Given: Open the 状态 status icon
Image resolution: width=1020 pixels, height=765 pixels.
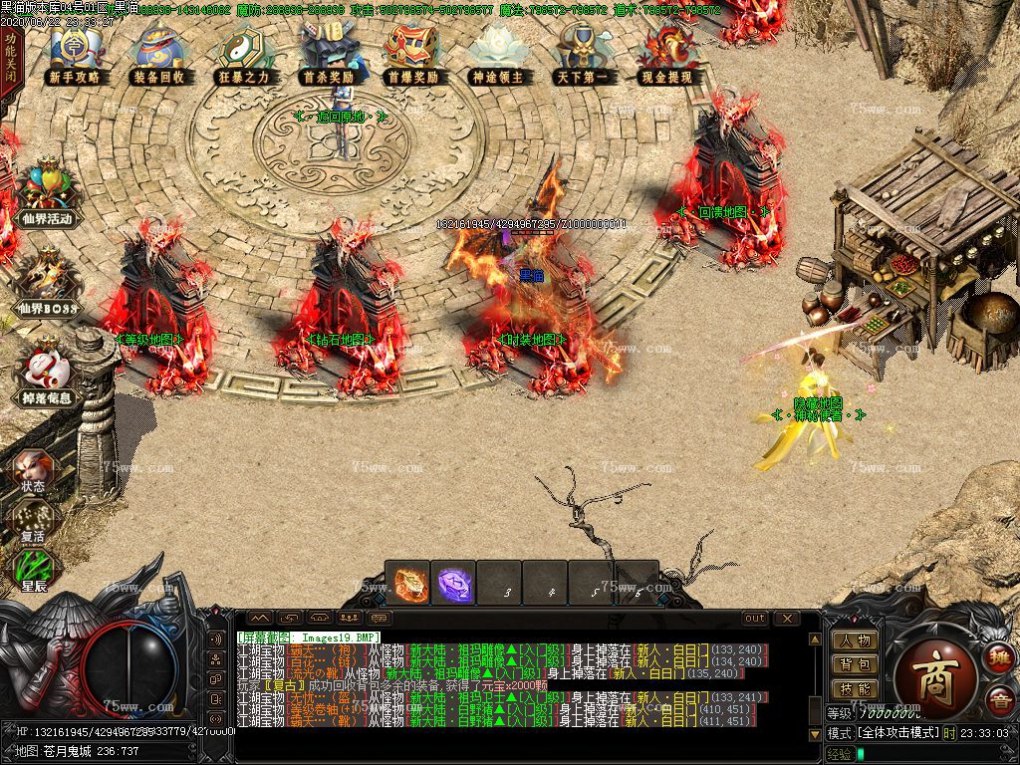Looking at the screenshot, I should click(x=32, y=468).
